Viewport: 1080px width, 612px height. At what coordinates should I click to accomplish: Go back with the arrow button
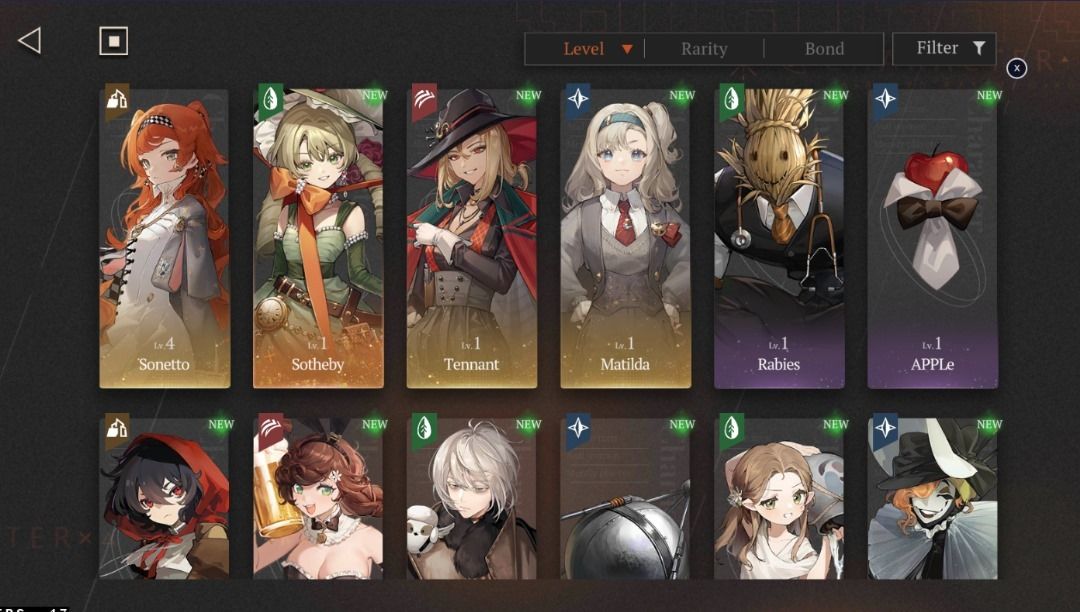[30, 41]
